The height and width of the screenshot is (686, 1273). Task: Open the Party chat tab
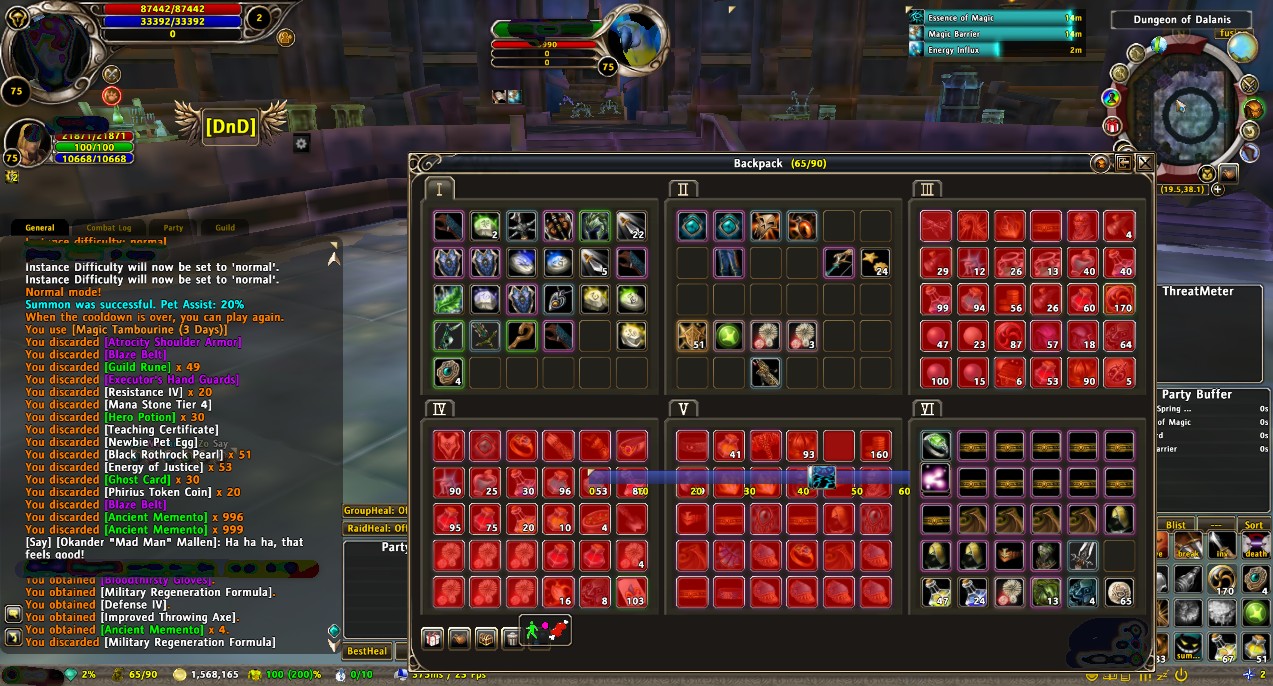(173, 227)
